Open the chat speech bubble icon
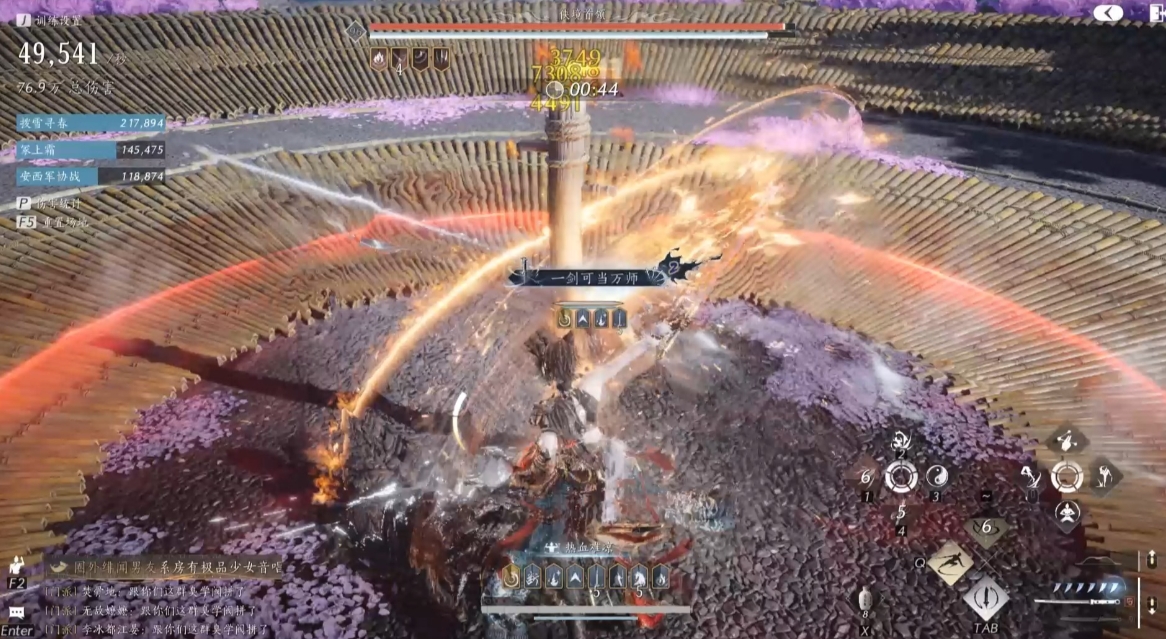1166x639 pixels. [16, 611]
